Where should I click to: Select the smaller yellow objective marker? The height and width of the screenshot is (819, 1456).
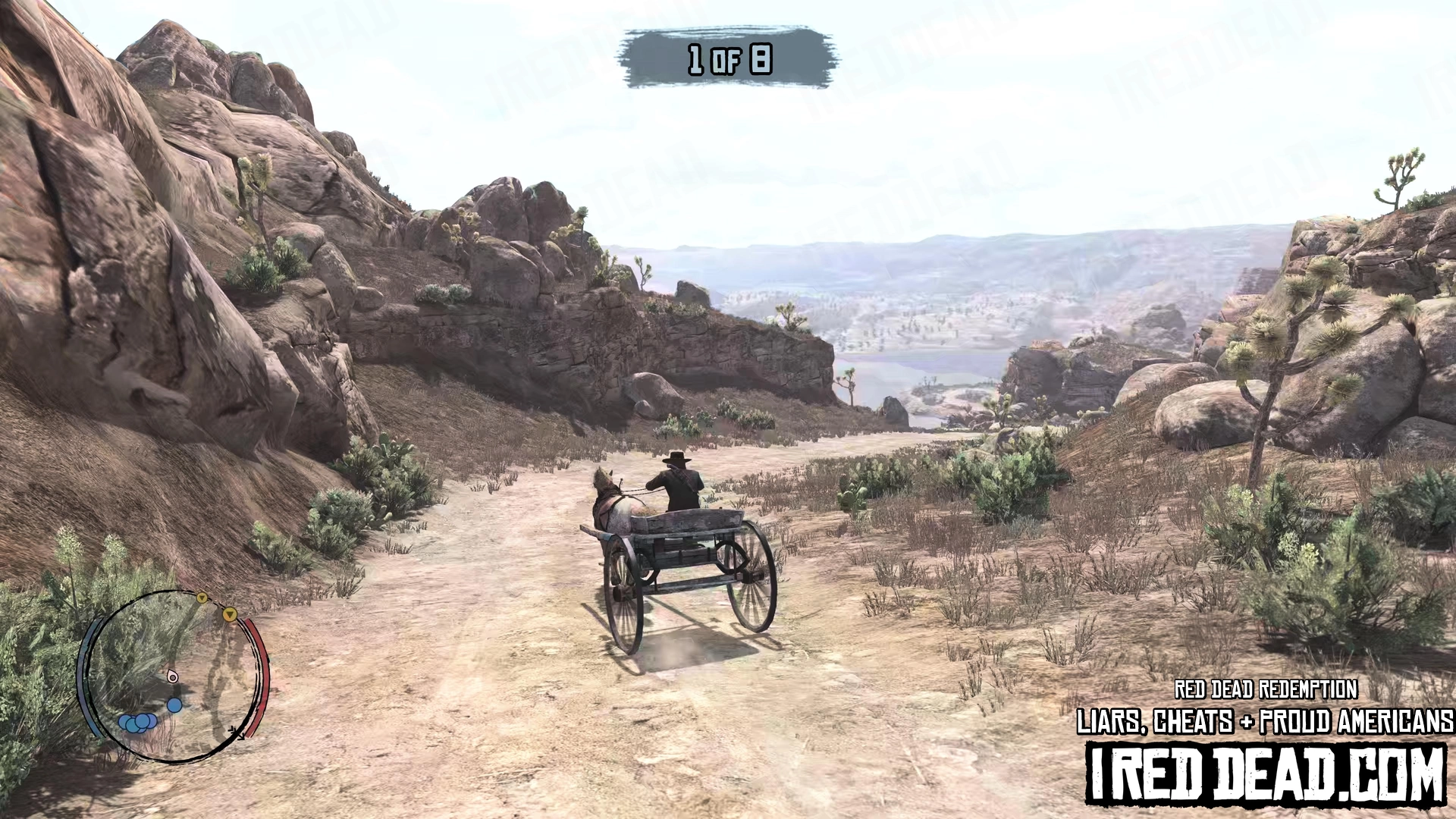(202, 598)
